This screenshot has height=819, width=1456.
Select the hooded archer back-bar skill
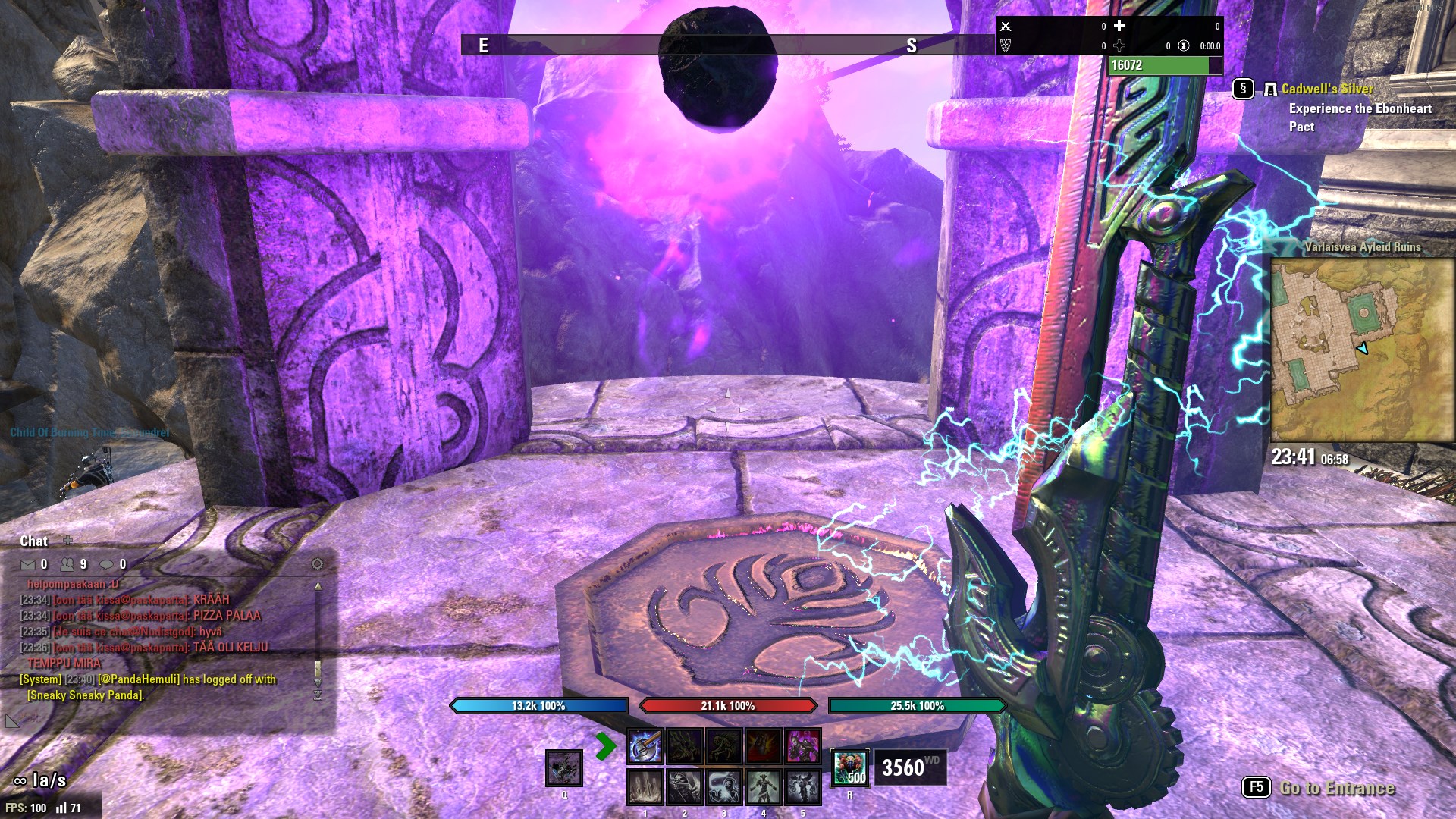click(684, 787)
